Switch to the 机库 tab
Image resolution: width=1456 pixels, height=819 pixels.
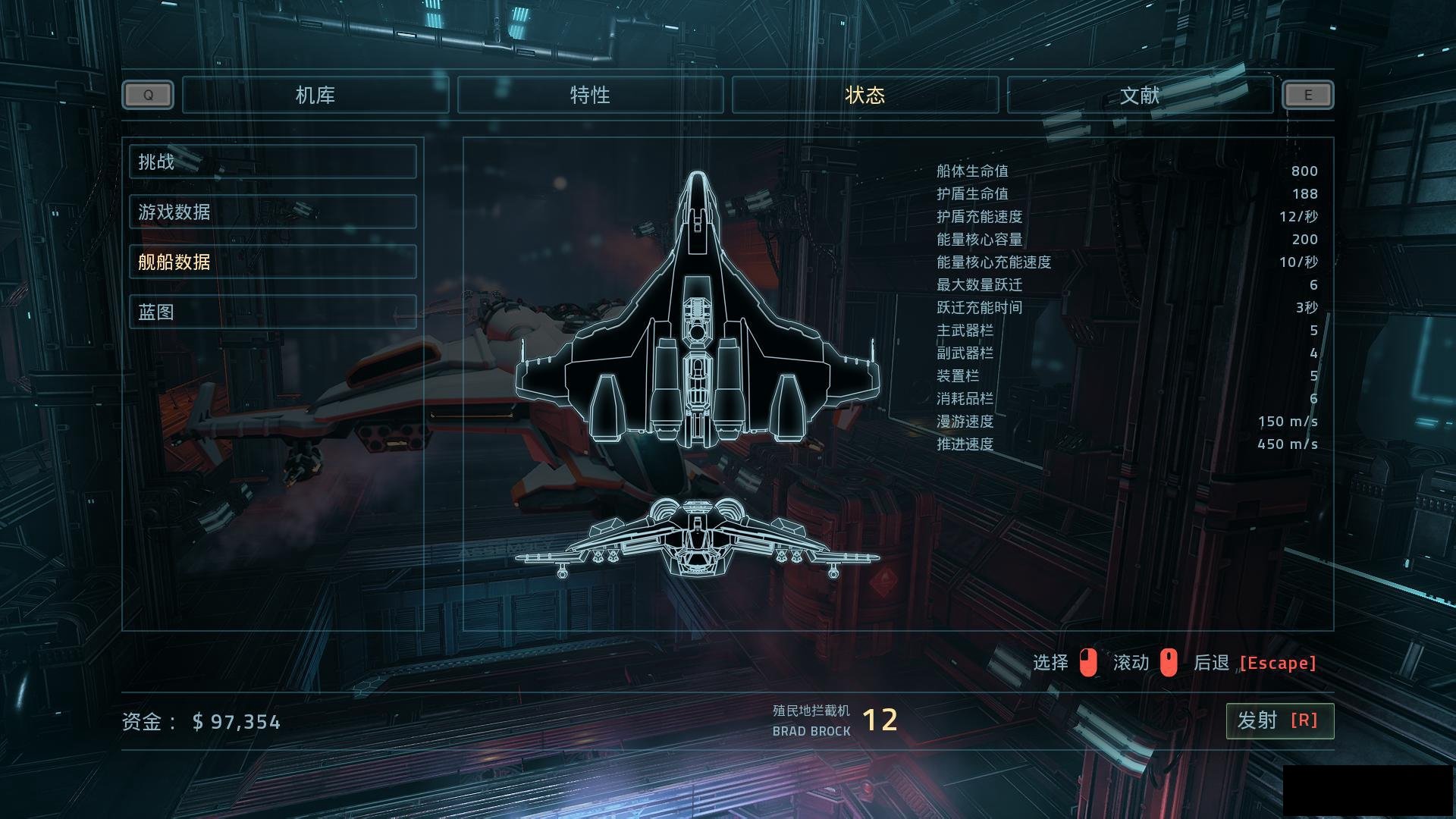click(x=315, y=95)
